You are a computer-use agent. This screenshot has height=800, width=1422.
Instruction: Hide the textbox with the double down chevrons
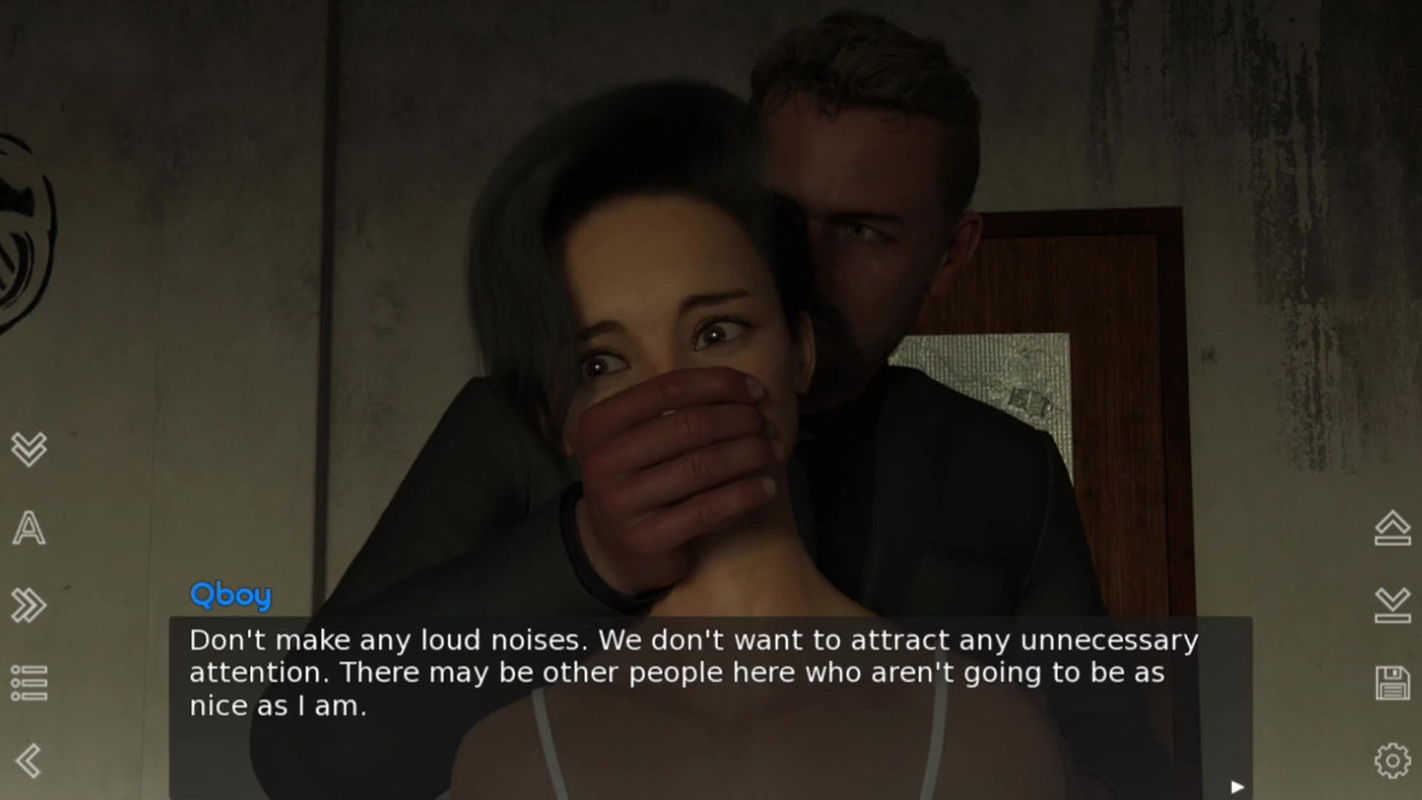[x=28, y=451]
